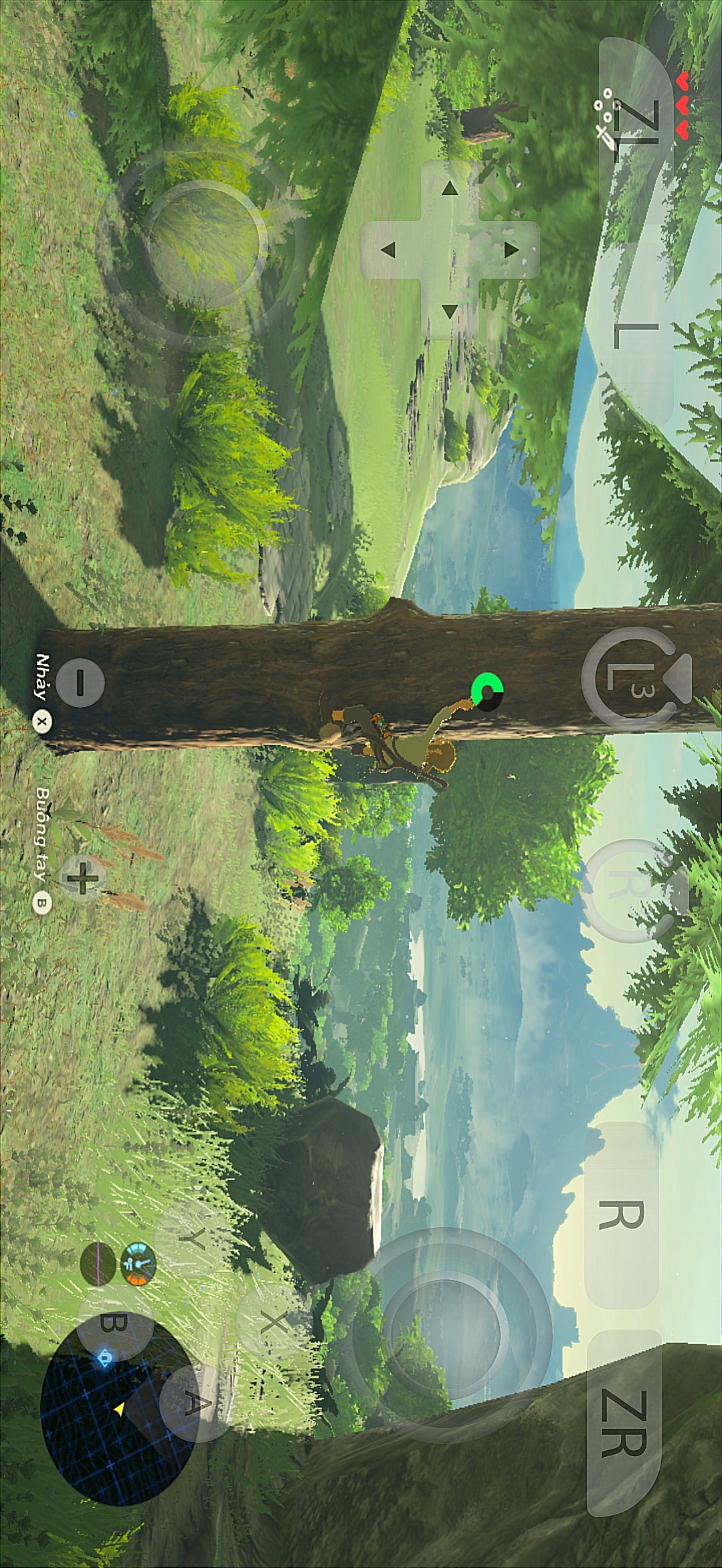
Task: Tap the translucent on-screen X button
Action: 273,1321
